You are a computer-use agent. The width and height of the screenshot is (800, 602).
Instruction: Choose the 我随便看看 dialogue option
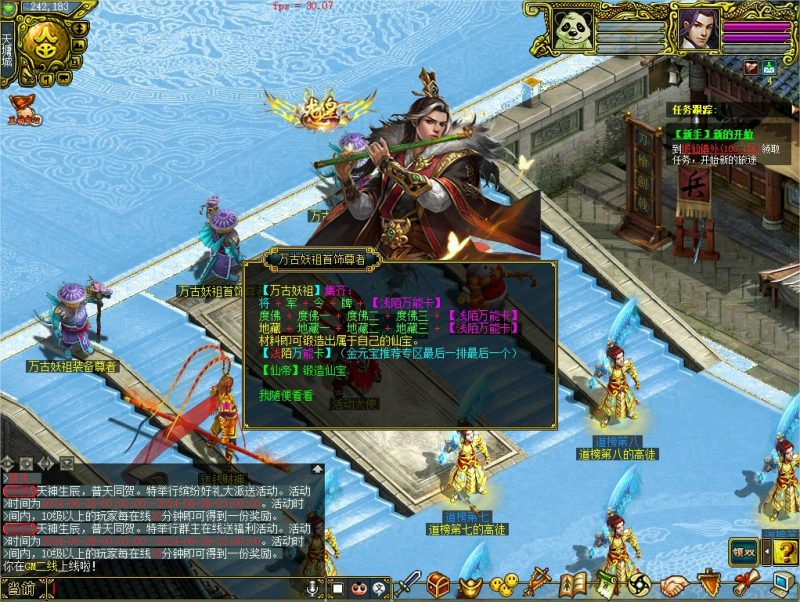pos(285,395)
